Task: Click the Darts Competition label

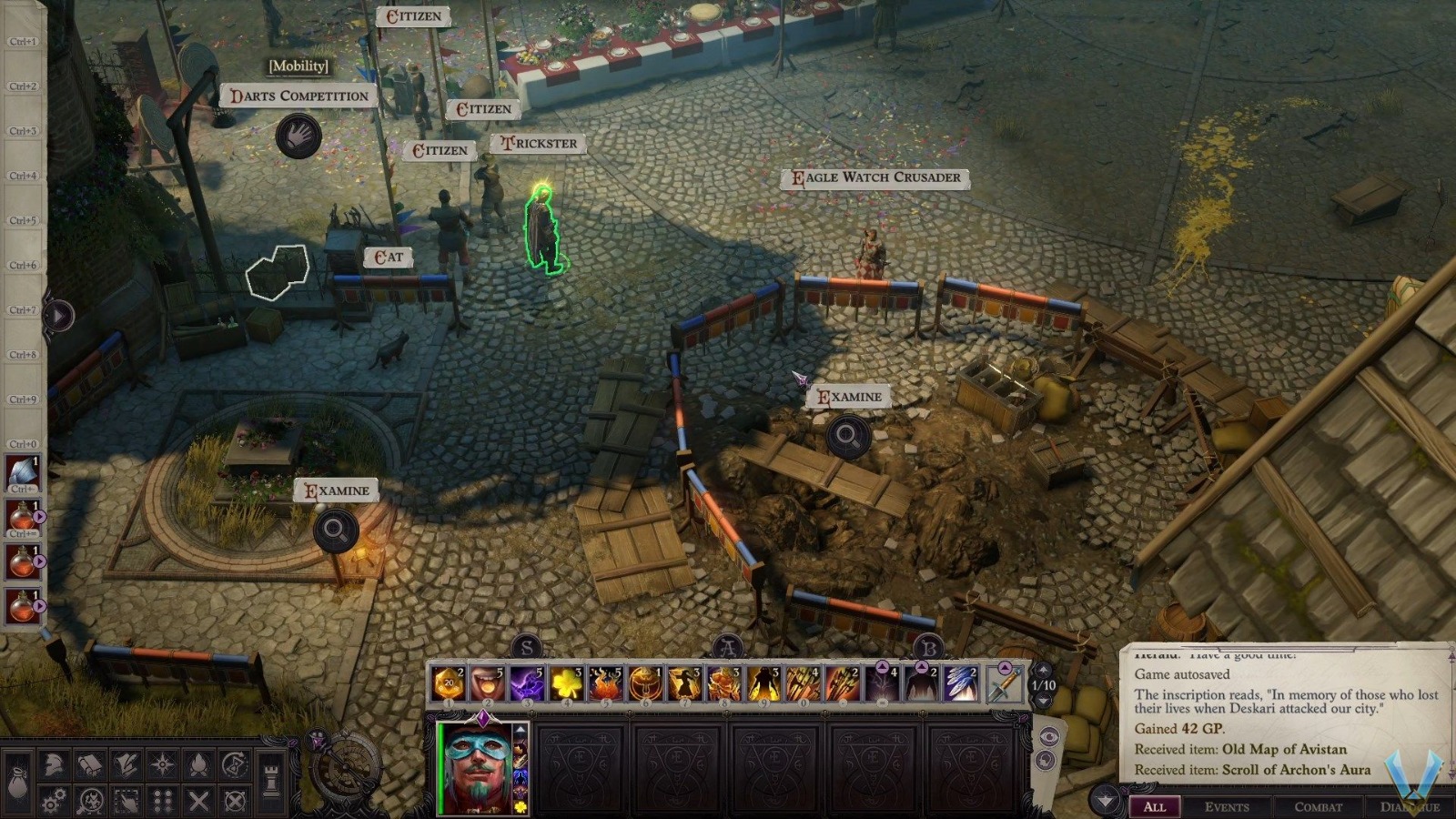Action: (300, 94)
